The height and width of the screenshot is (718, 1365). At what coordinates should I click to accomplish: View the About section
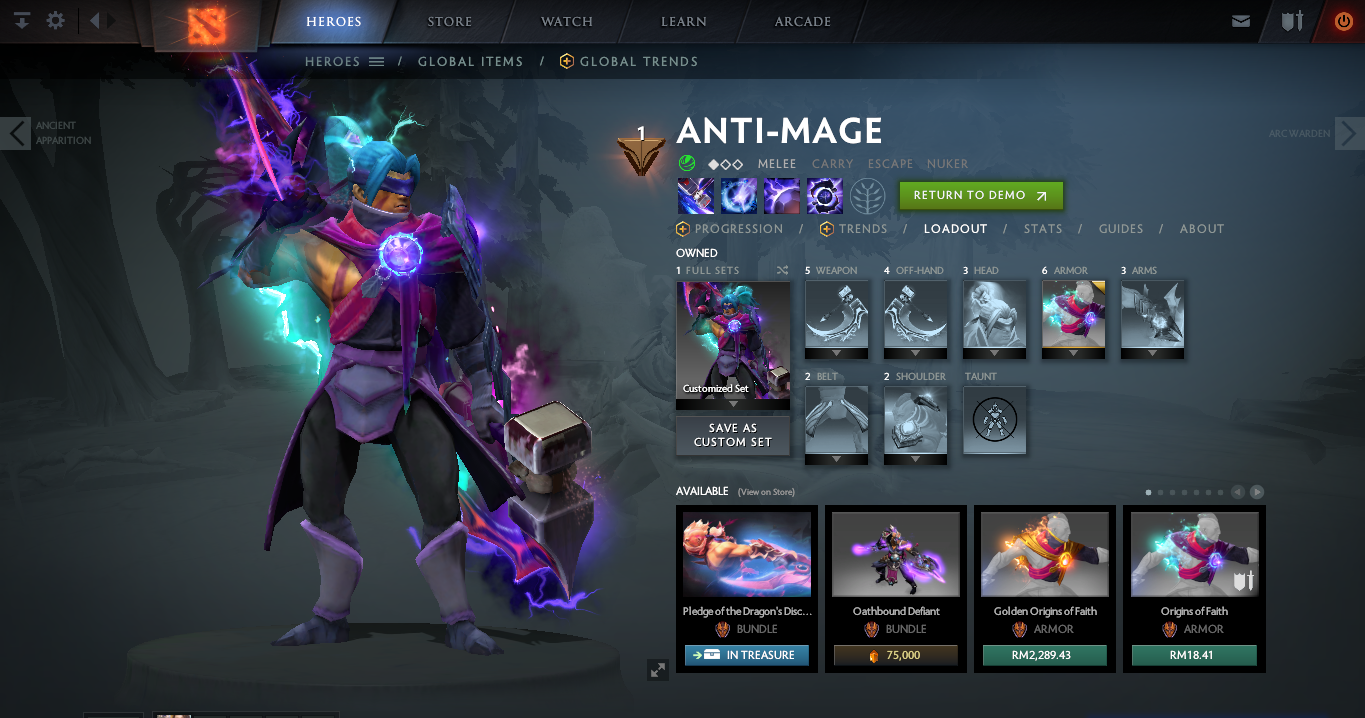[x=1202, y=229]
